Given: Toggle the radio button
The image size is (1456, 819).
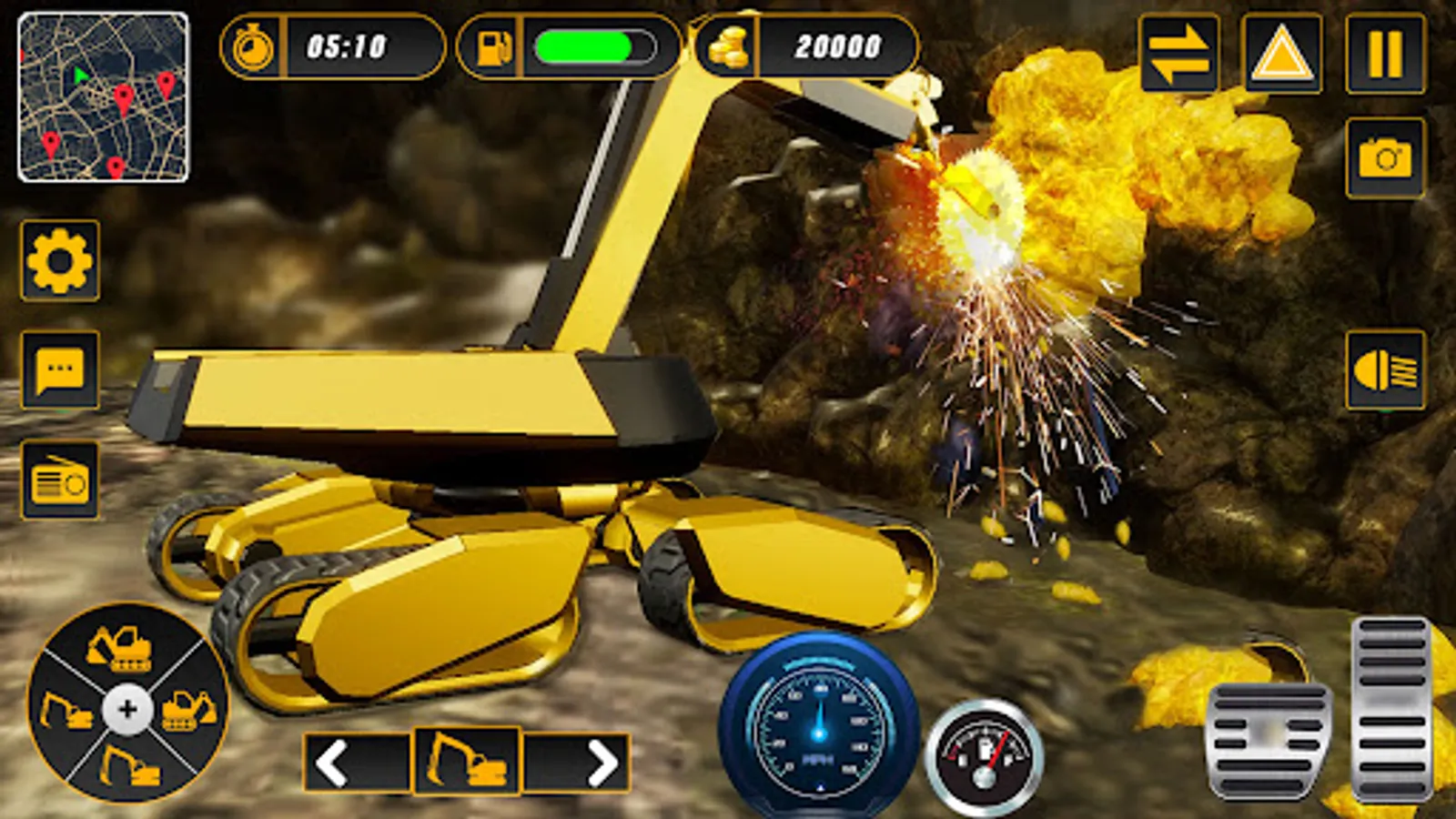Looking at the screenshot, I should coord(60,480).
